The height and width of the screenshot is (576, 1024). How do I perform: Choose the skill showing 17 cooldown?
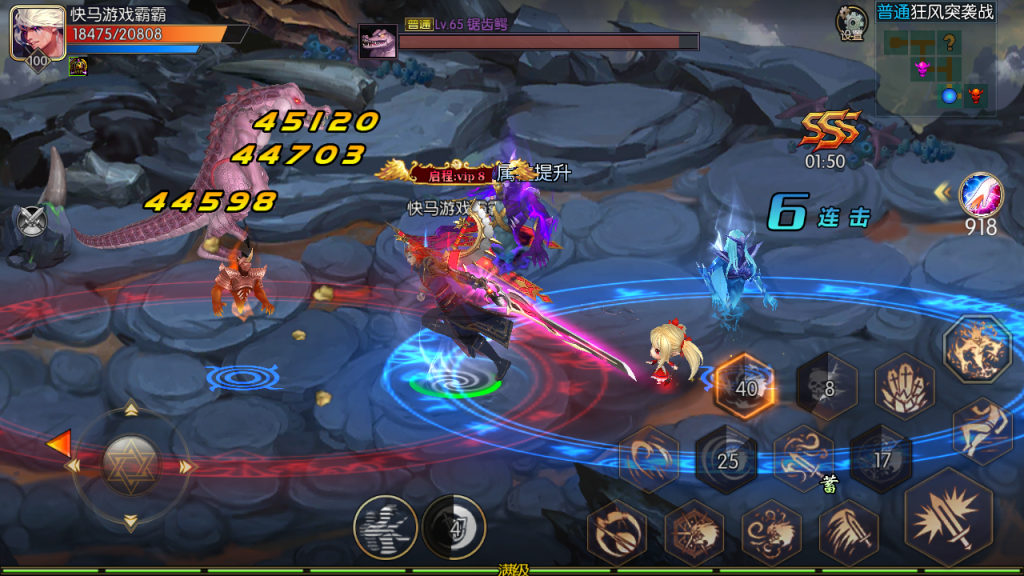[881, 459]
